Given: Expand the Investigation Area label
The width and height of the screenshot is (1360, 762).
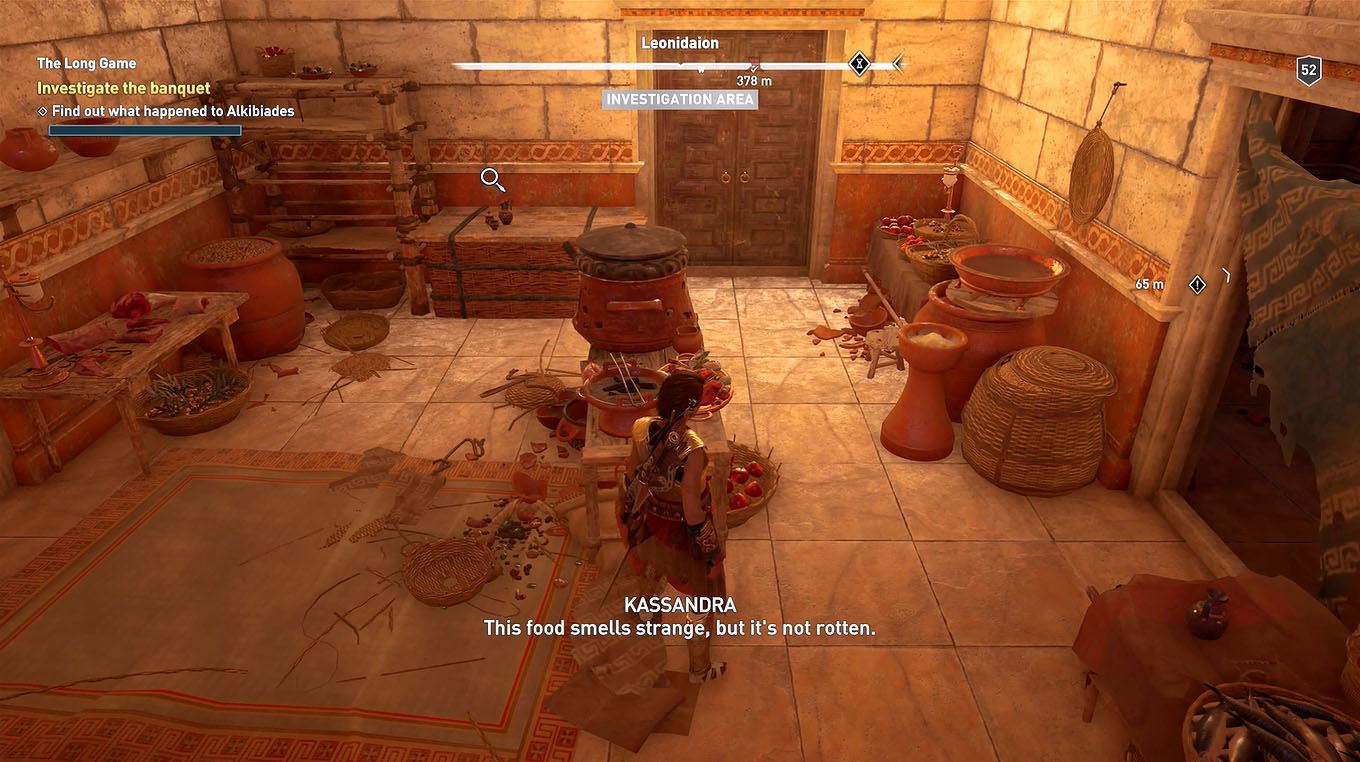Looking at the screenshot, I should point(681,99).
